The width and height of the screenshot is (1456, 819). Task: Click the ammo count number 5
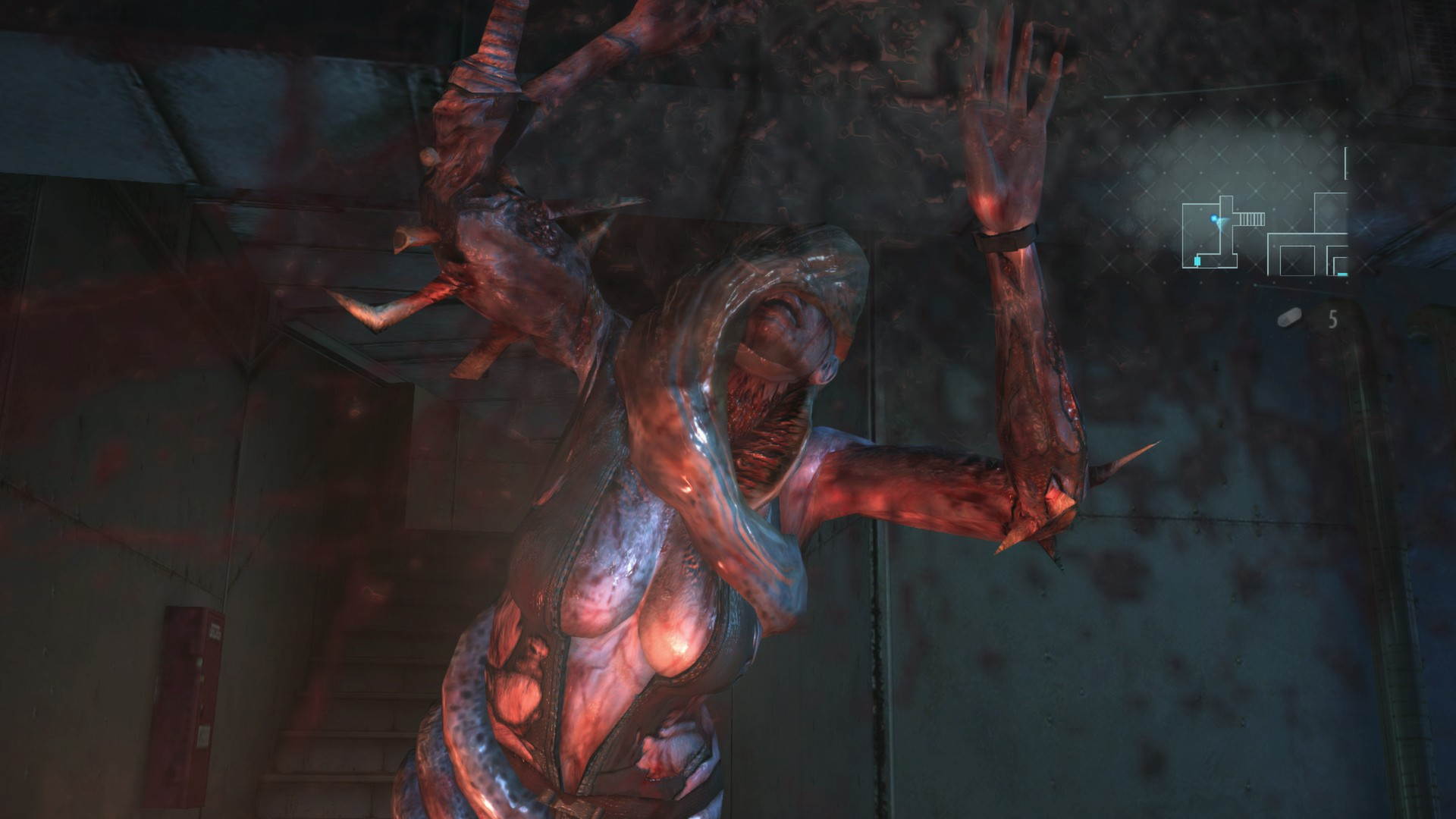(1332, 318)
